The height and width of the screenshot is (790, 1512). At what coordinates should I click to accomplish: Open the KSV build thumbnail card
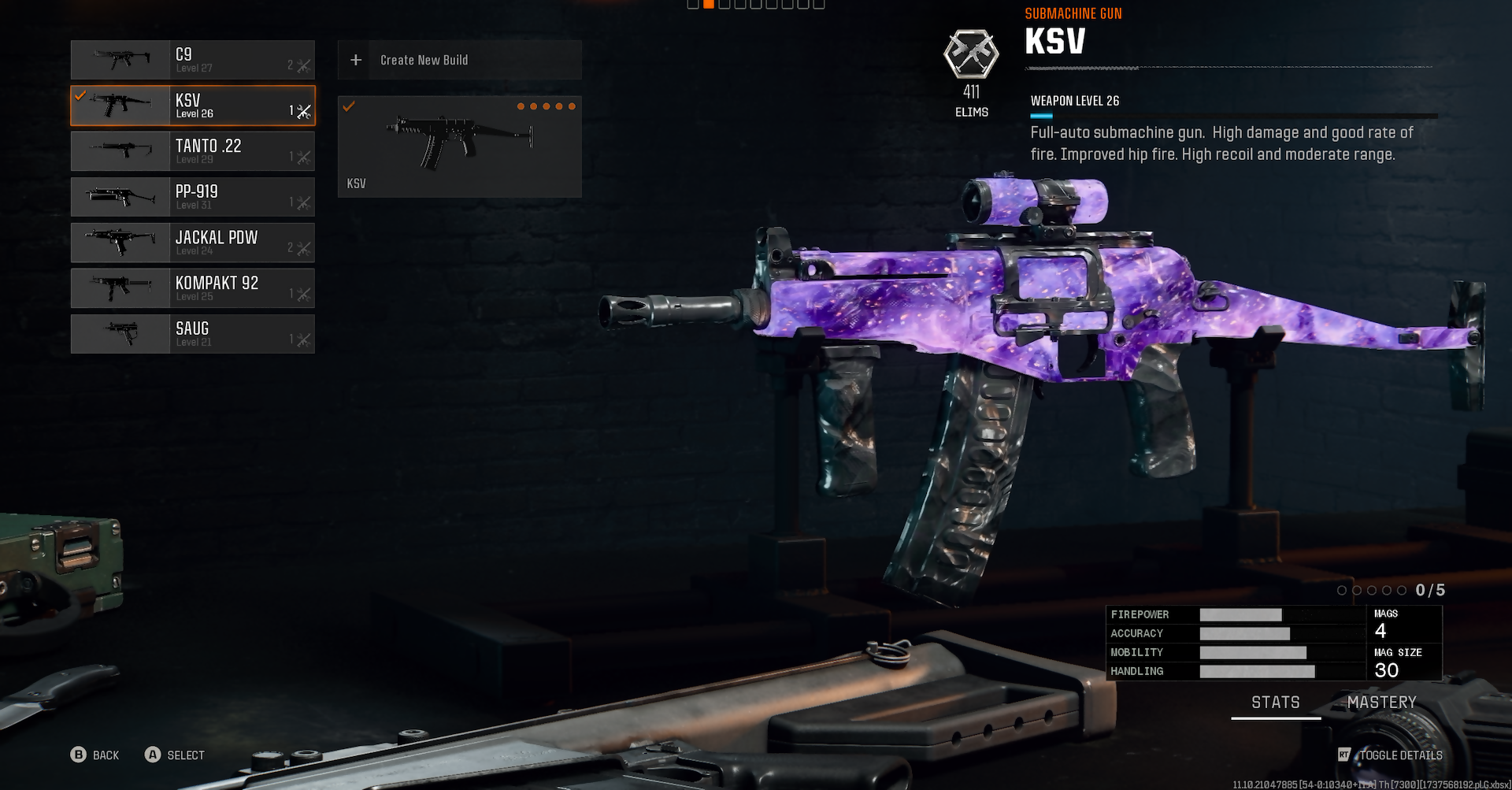[x=460, y=147]
